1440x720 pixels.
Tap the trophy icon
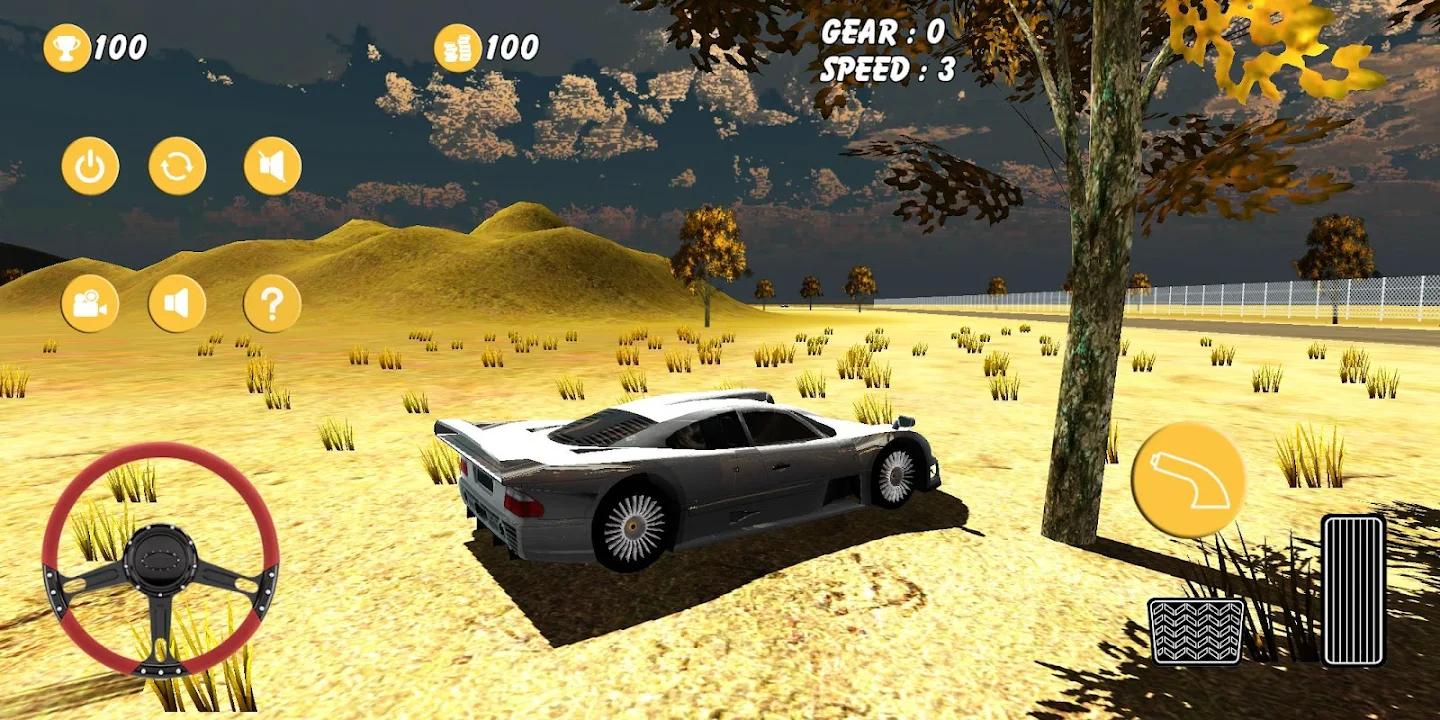tap(67, 48)
